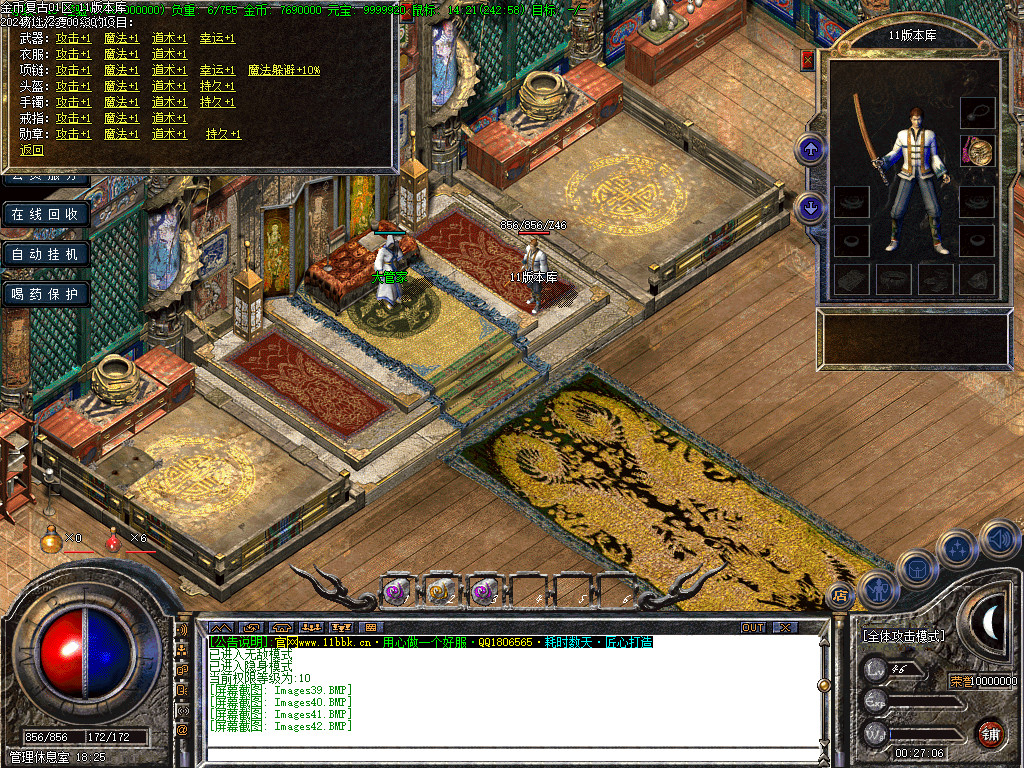Pick 魔法+1 for the 衣服 row

(x=121, y=55)
